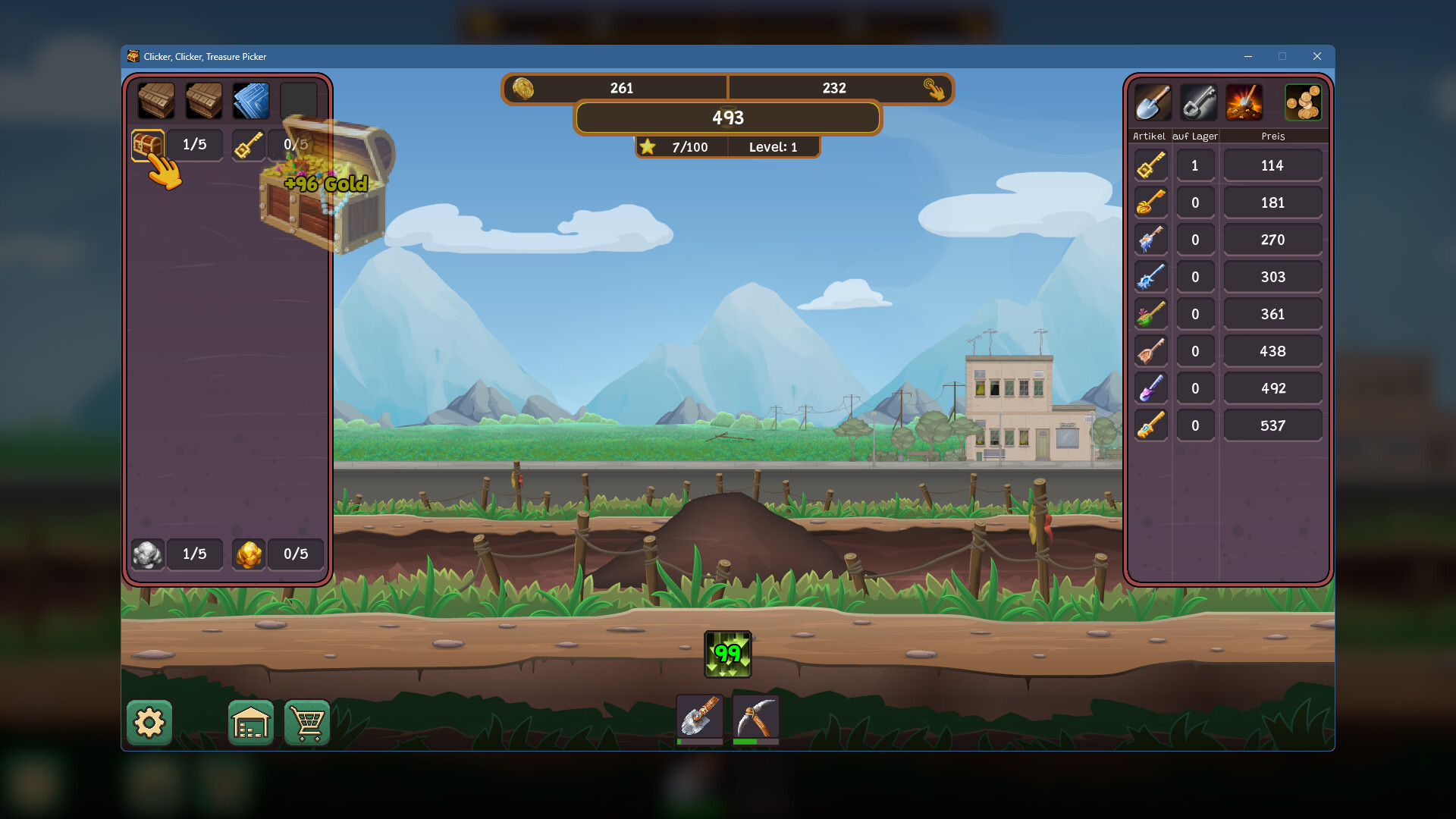The height and width of the screenshot is (819, 1456).
Task: Select the gold coins tab
Action: (1303, 102)
